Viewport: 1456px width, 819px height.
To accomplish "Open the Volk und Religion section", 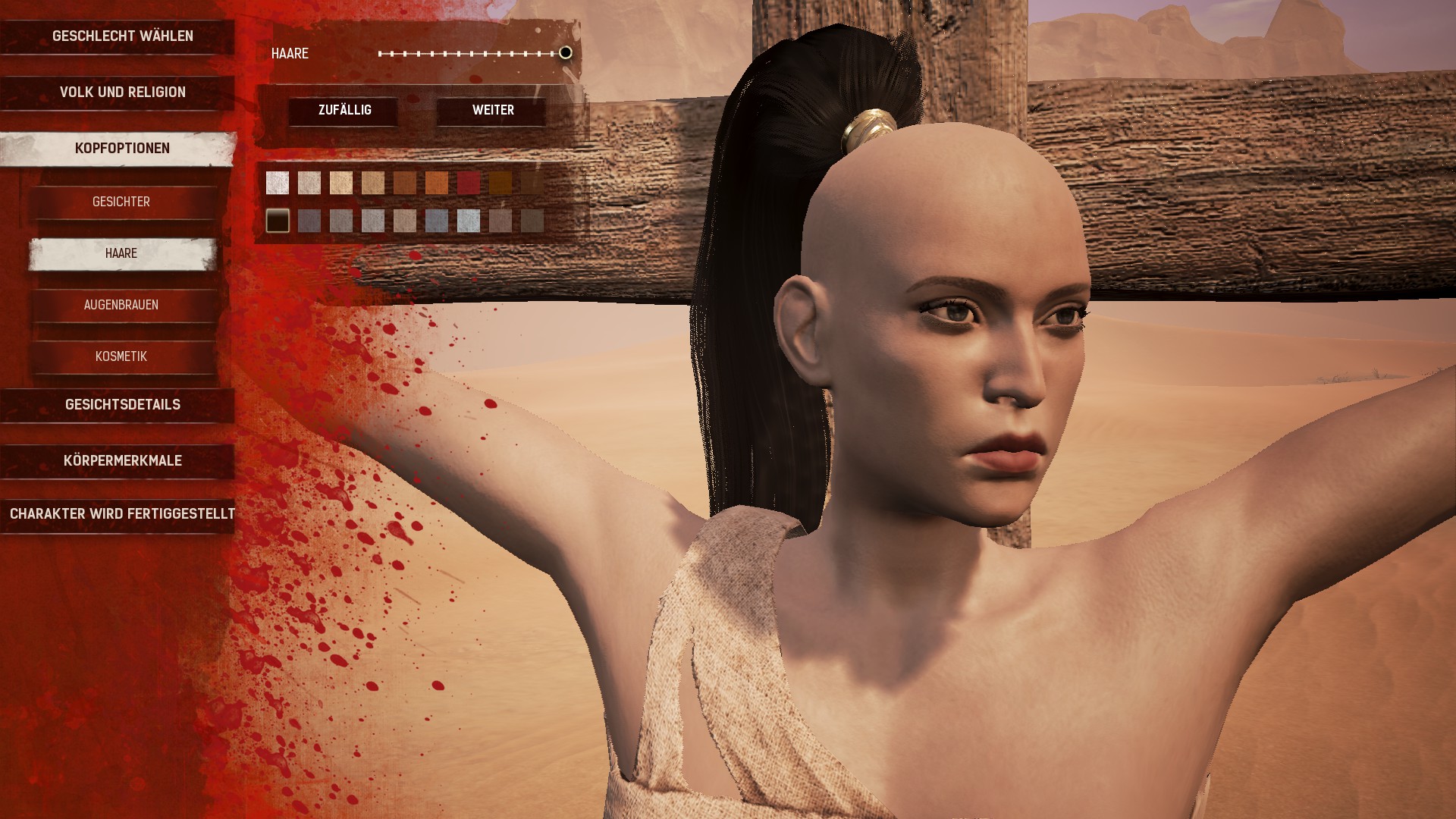I will tap(122, 93).
